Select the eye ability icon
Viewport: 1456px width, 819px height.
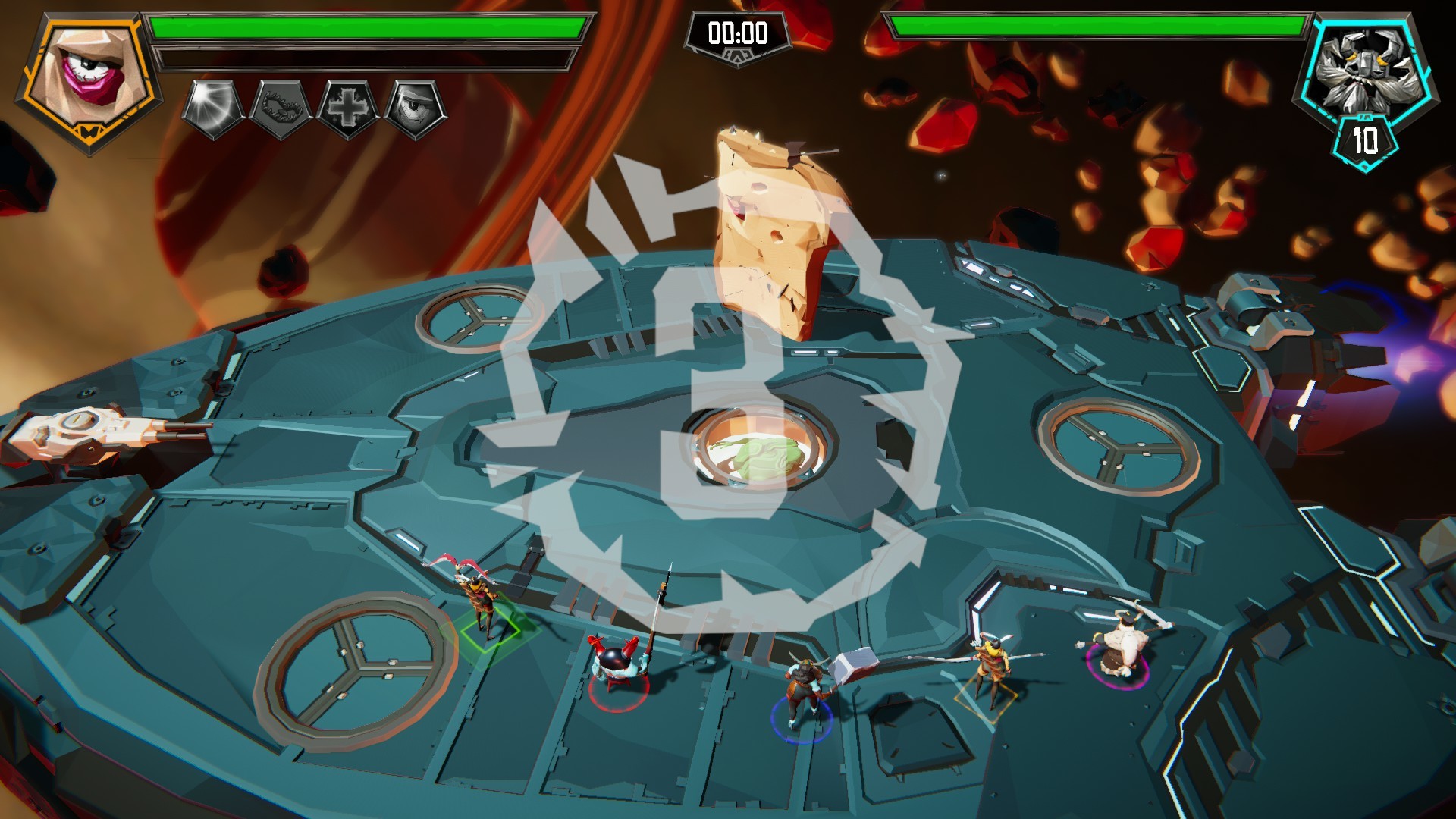coord(416,108)
